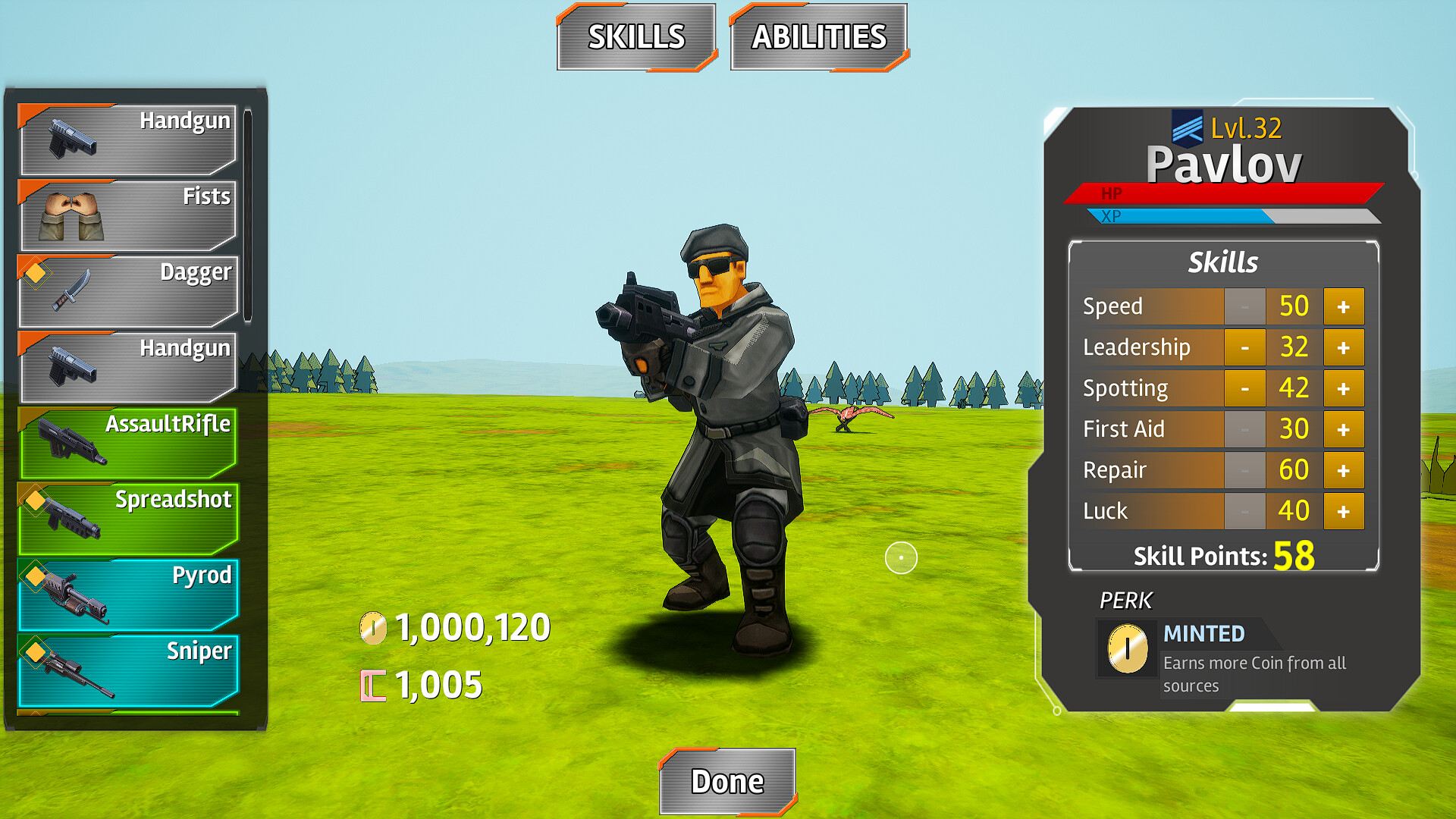Toggle the diamond marker on the Sniper slot
Screen dimensions: 1456x819
(35, 651)
